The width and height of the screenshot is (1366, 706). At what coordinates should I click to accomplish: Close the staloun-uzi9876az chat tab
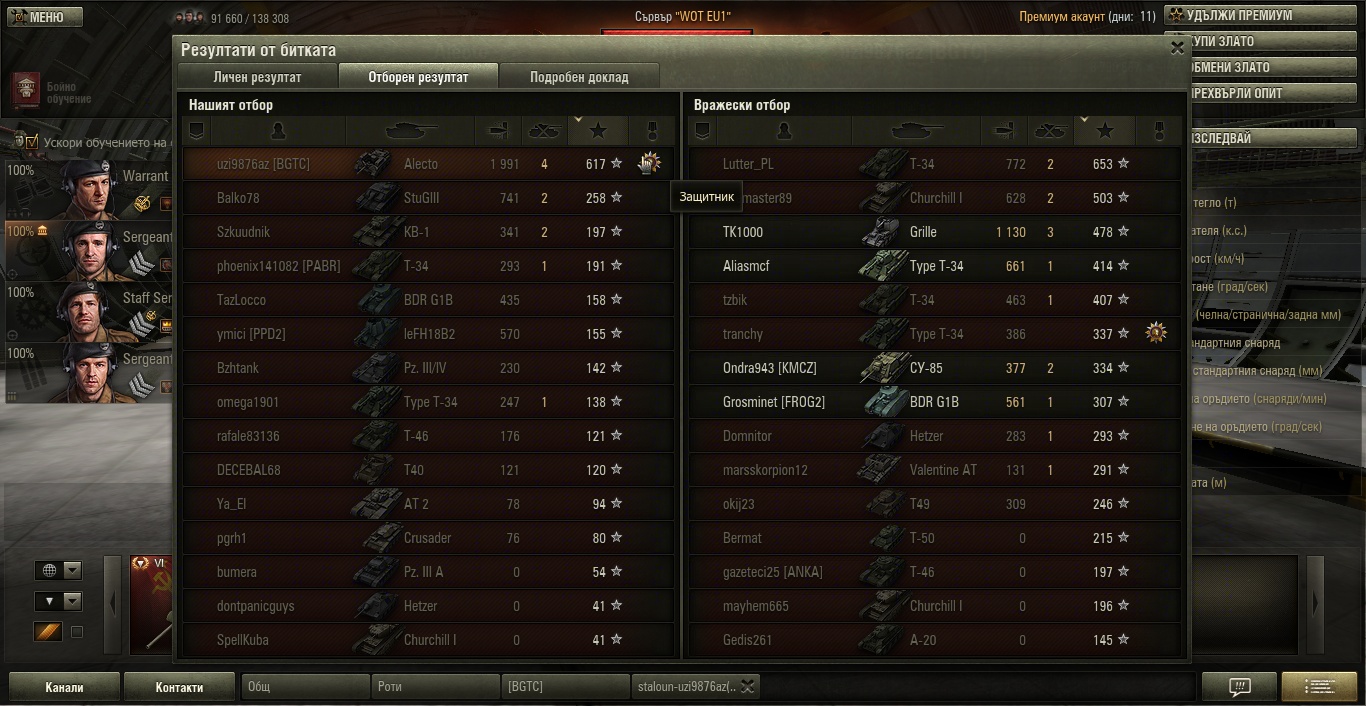tap(747, 686)
